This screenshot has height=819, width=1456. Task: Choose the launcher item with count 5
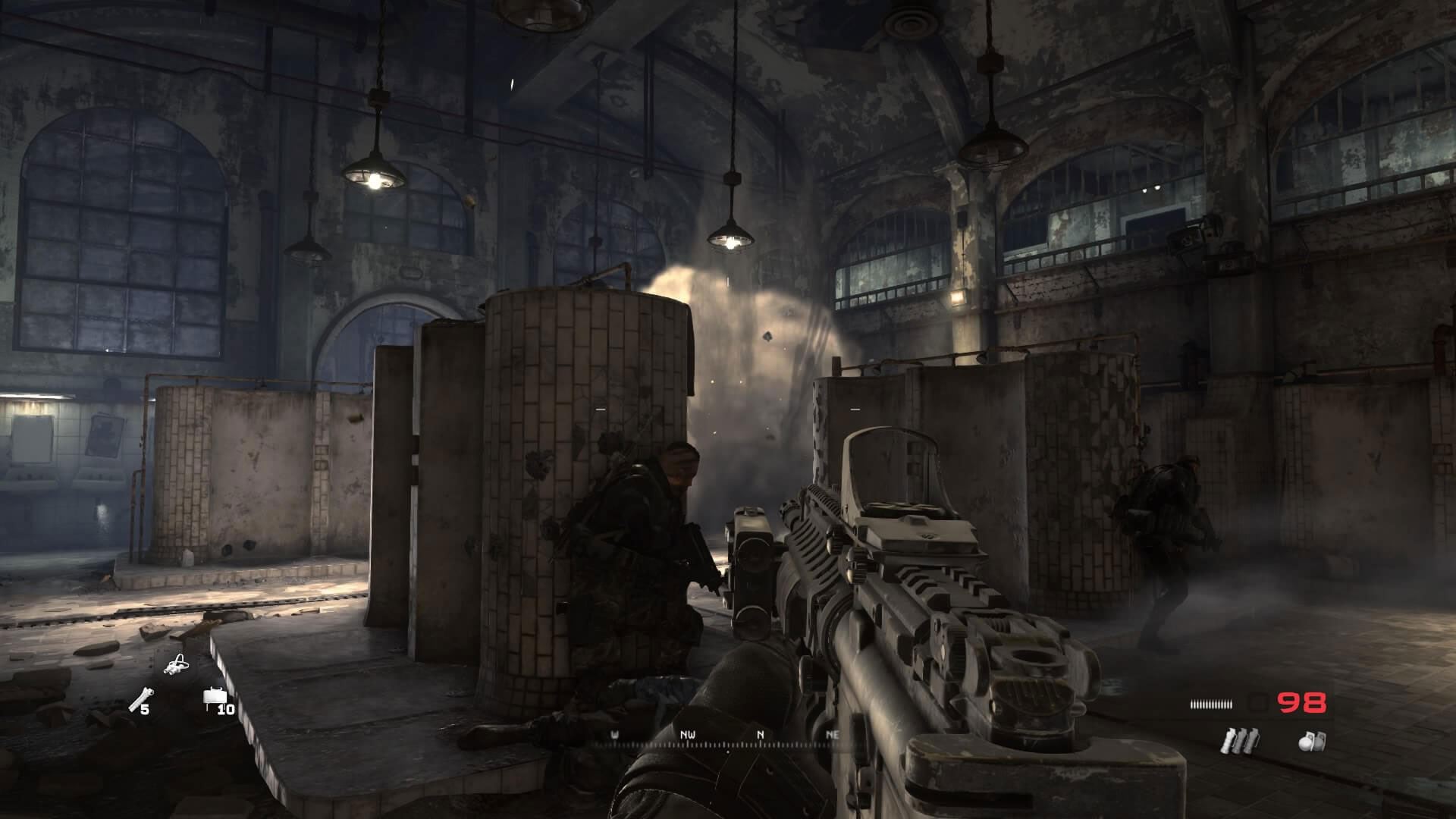(x=137, y=699)
